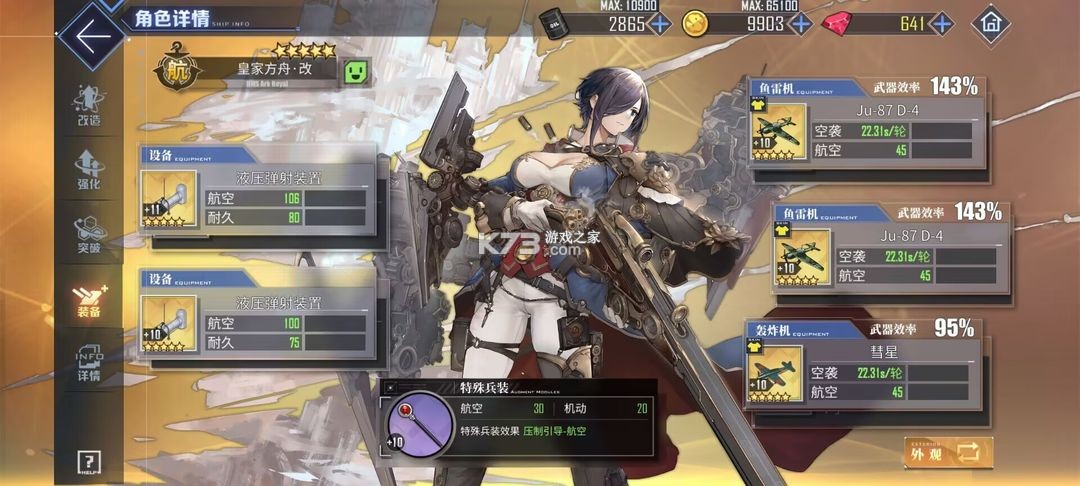1080x486 pixels.
Task: Switch to the 强化 enhance tab
Action: pos(89,168)
